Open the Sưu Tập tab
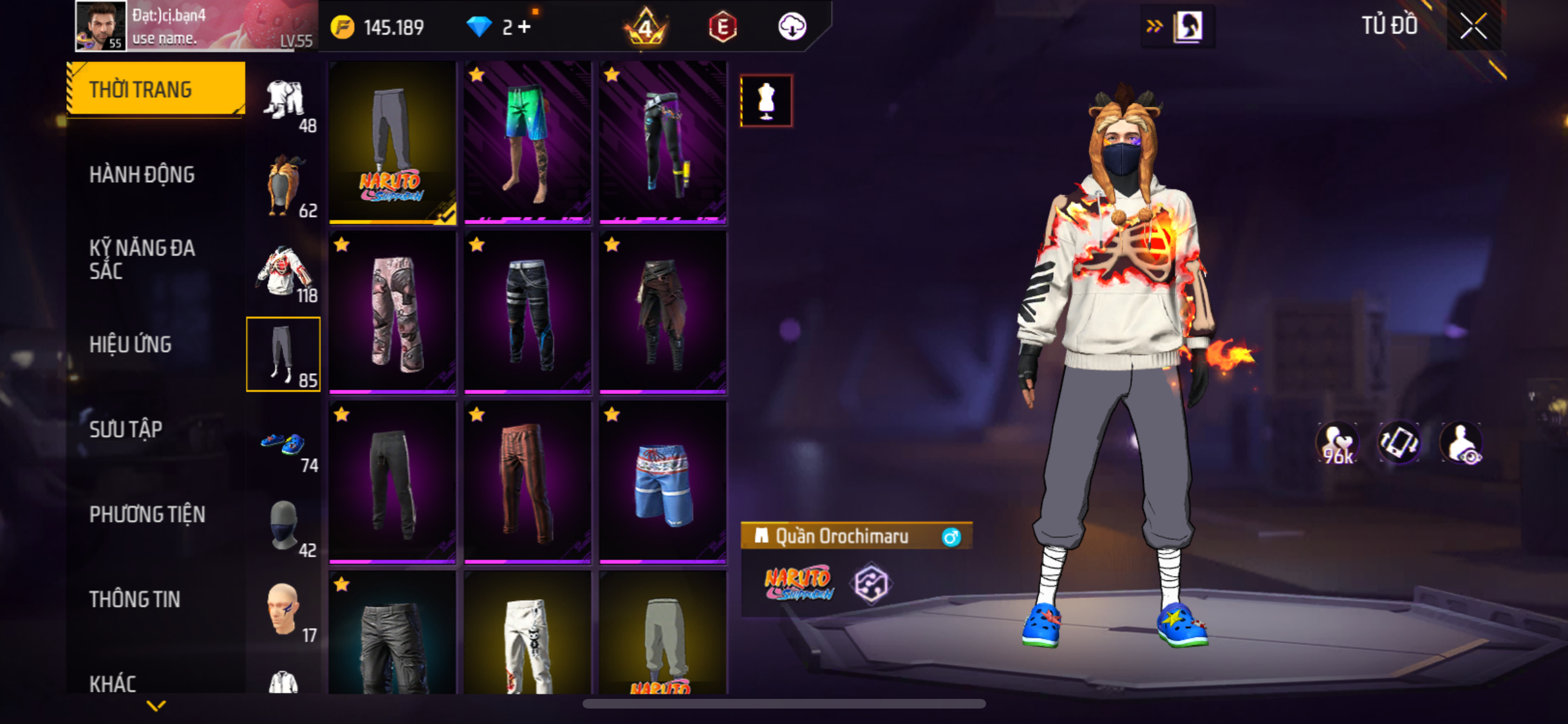 (x=126, y=429)
